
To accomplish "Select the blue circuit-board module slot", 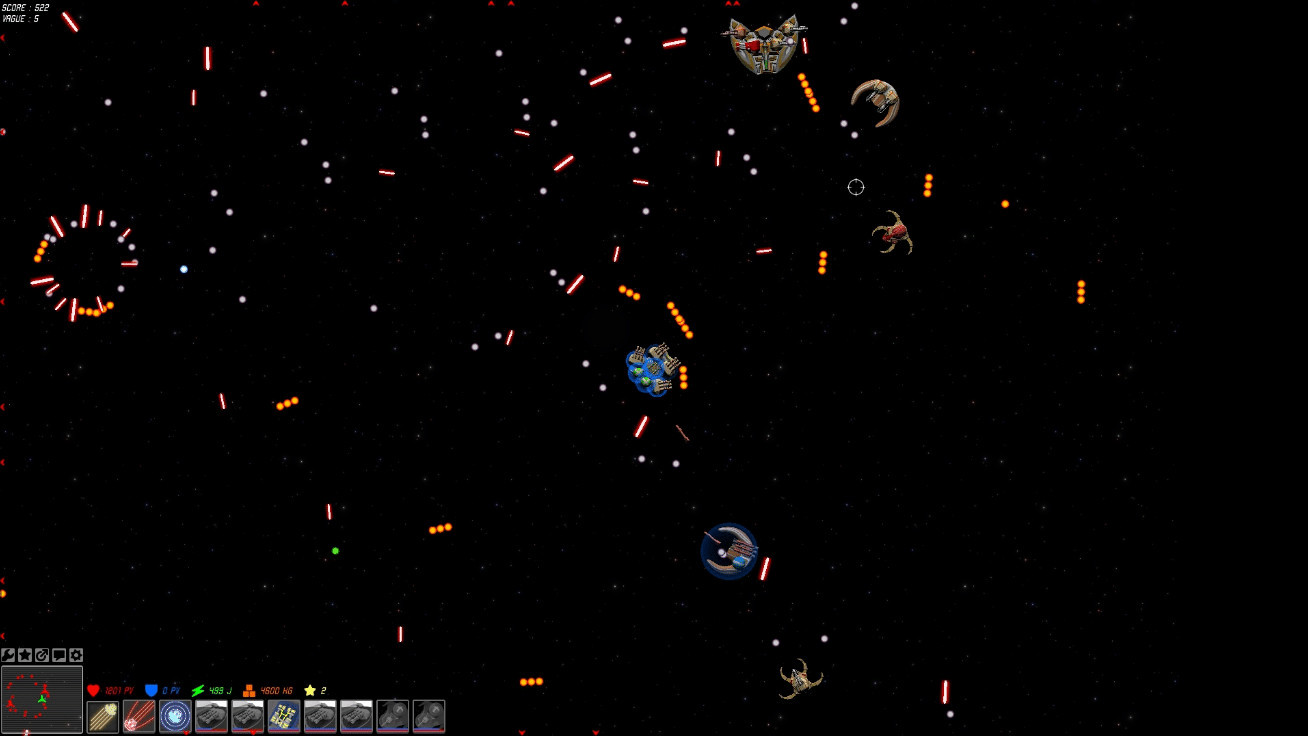I will point(284,716).
